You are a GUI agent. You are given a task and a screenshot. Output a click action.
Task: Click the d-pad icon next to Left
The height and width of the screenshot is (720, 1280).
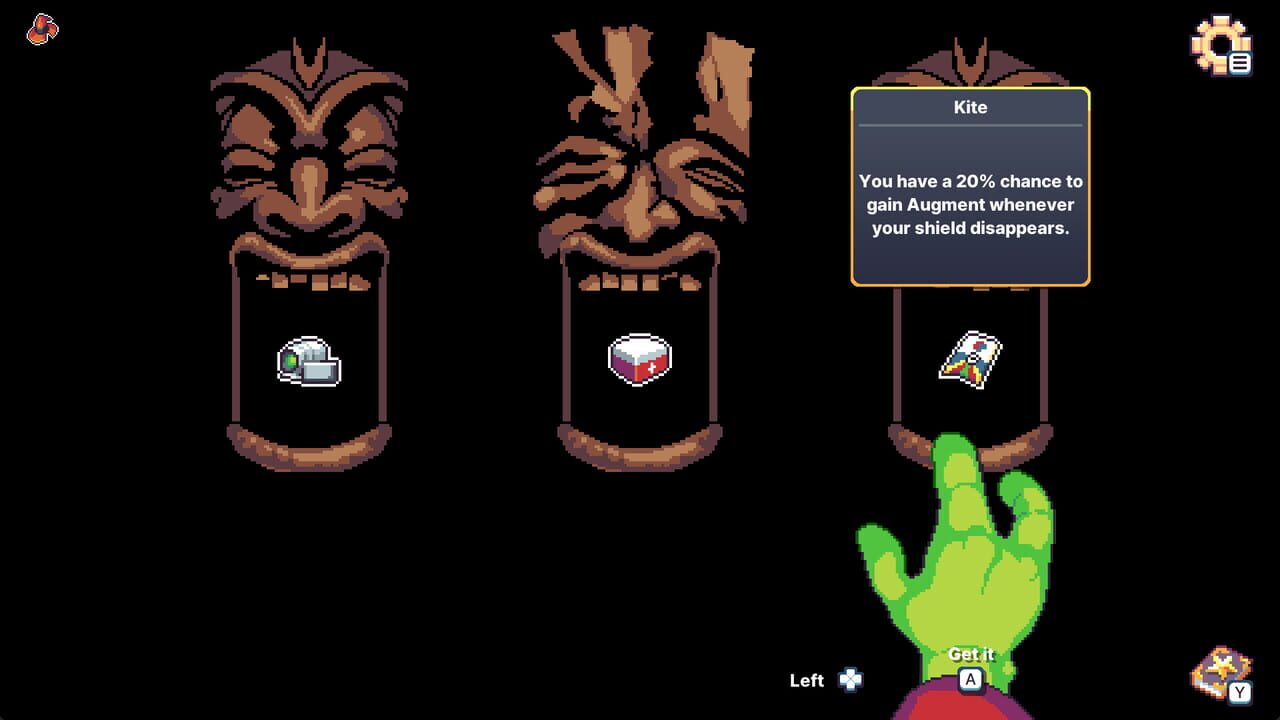tap(848, 680)
